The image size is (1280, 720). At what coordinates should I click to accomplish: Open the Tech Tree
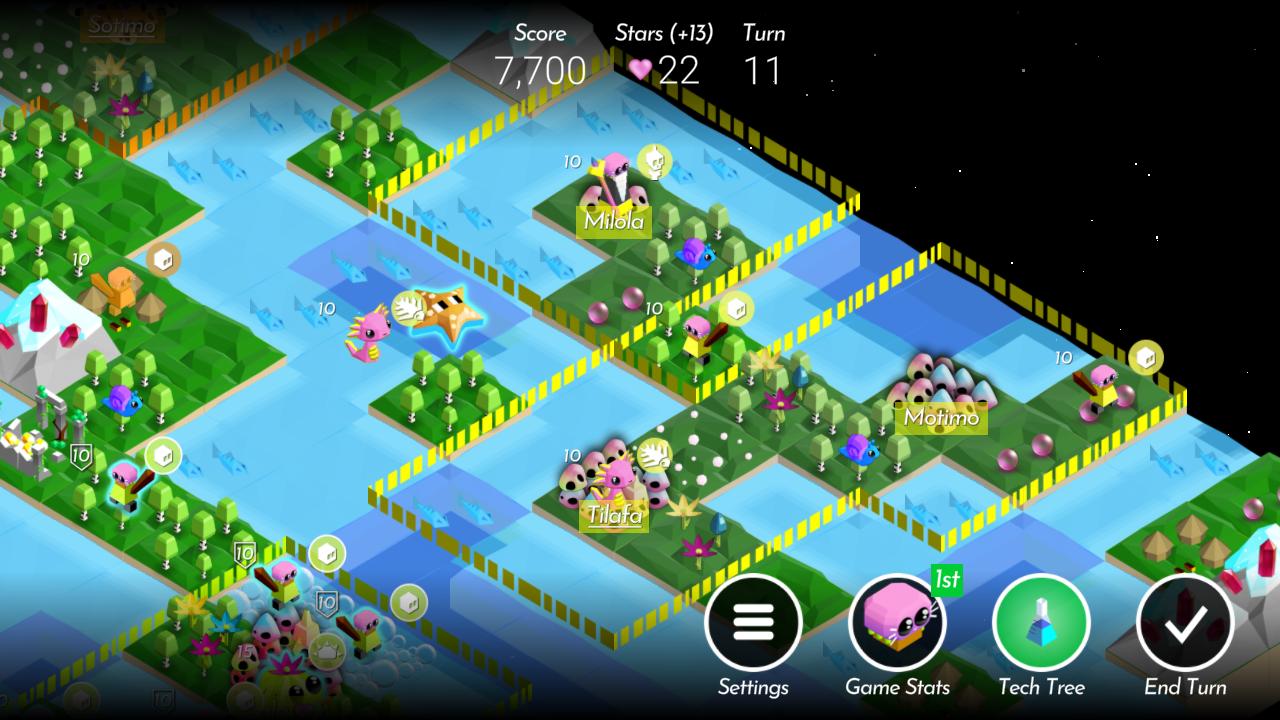(x=1040, y=624)
